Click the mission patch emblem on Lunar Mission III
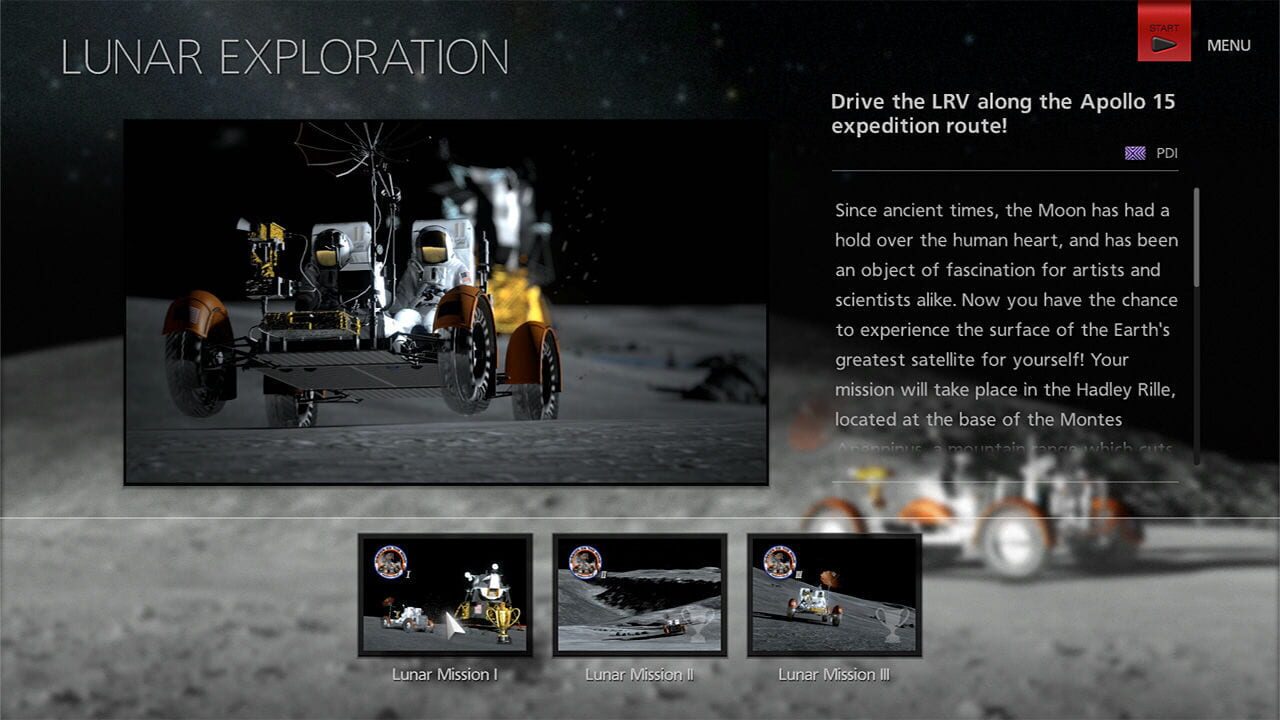Screen dimensions: 1280x720 point(778,564)
